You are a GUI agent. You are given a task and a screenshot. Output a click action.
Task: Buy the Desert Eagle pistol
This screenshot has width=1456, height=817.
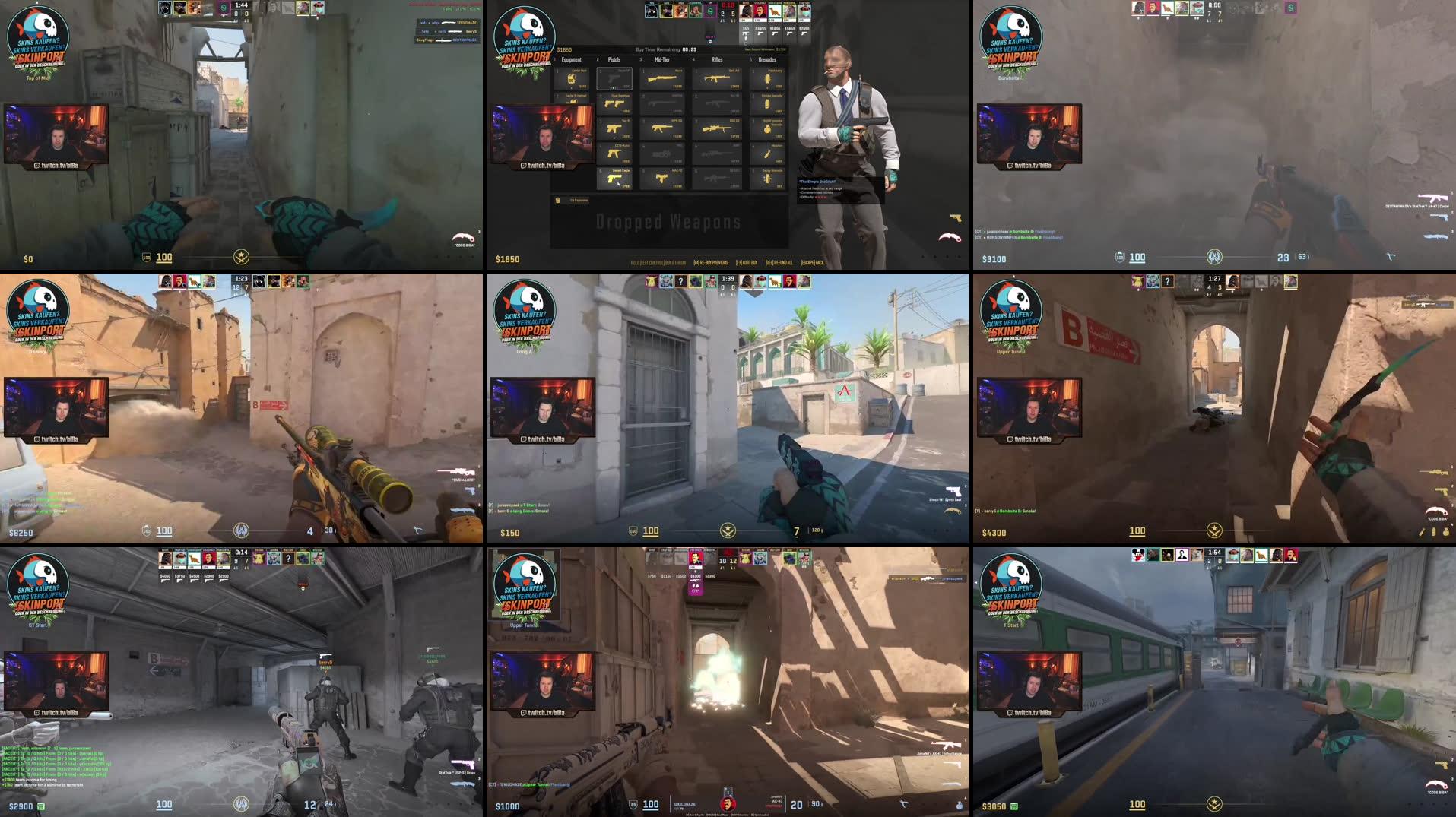click(x=614, y=178)
